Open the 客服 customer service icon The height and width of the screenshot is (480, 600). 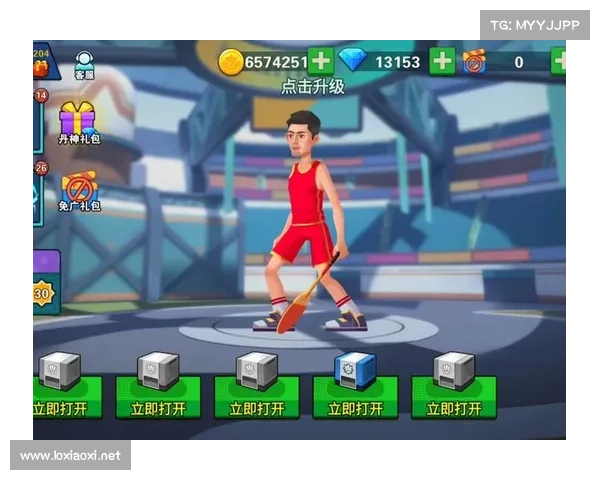coord(85,64)
